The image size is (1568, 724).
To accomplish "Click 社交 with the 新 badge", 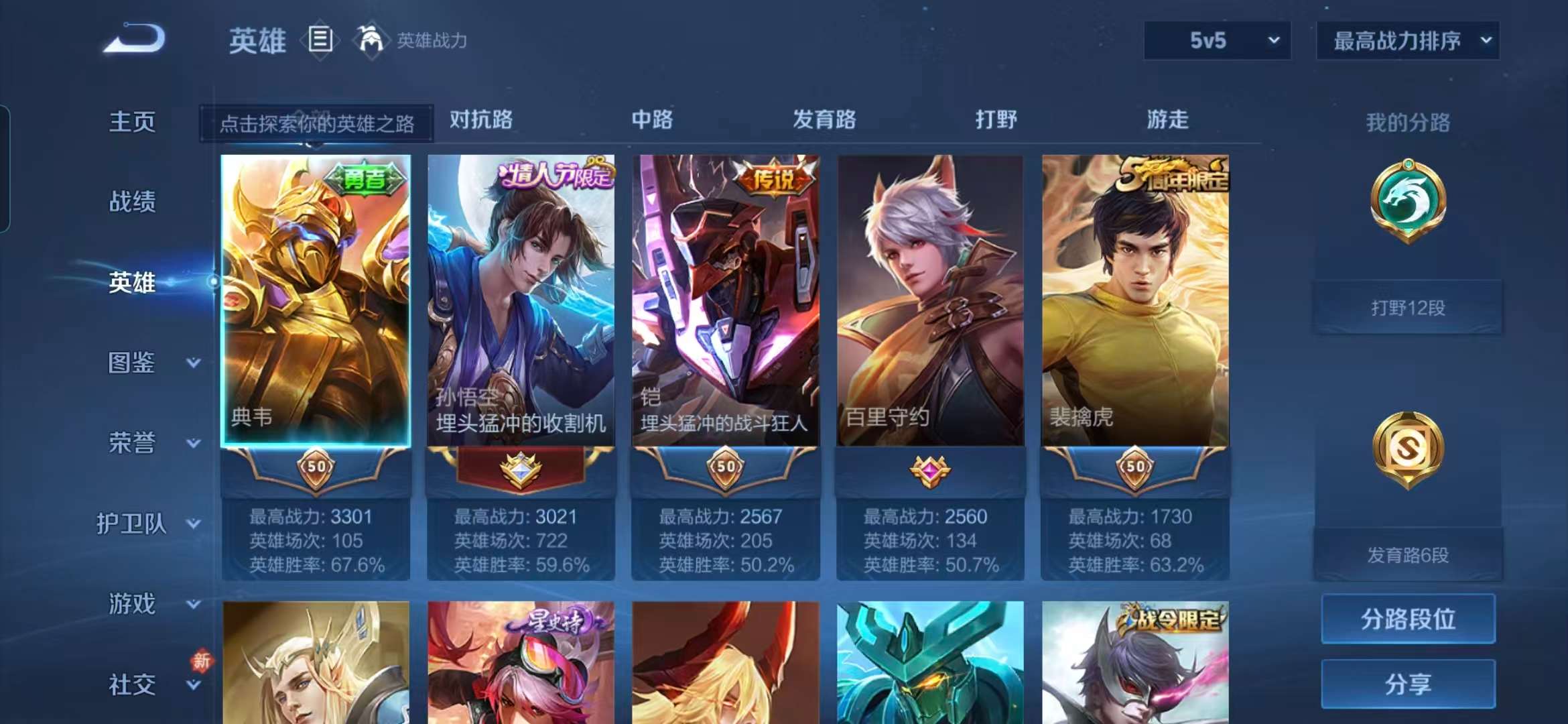I will [131, 684].
